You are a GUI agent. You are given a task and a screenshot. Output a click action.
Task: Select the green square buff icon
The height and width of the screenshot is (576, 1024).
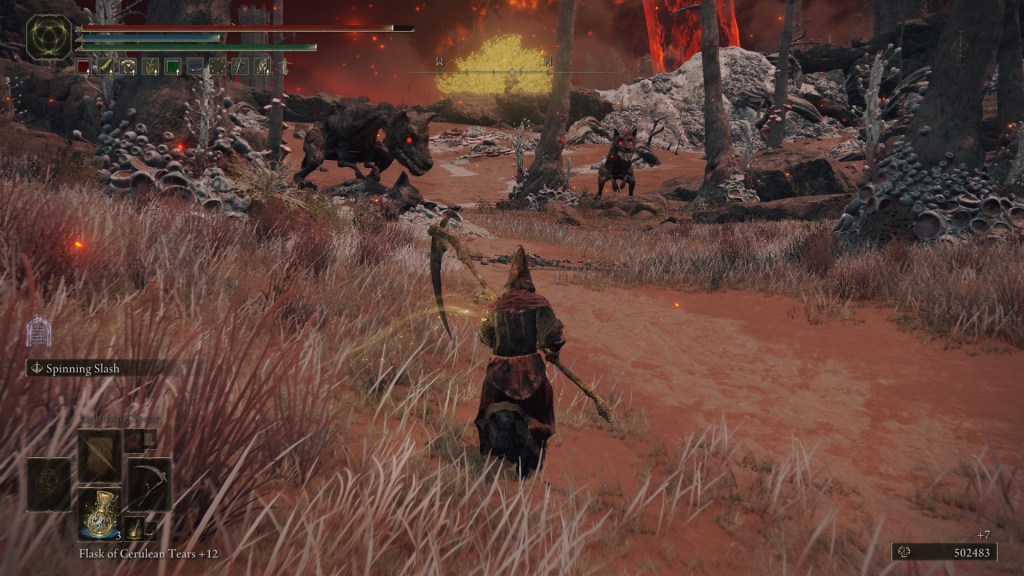(172, 67)
